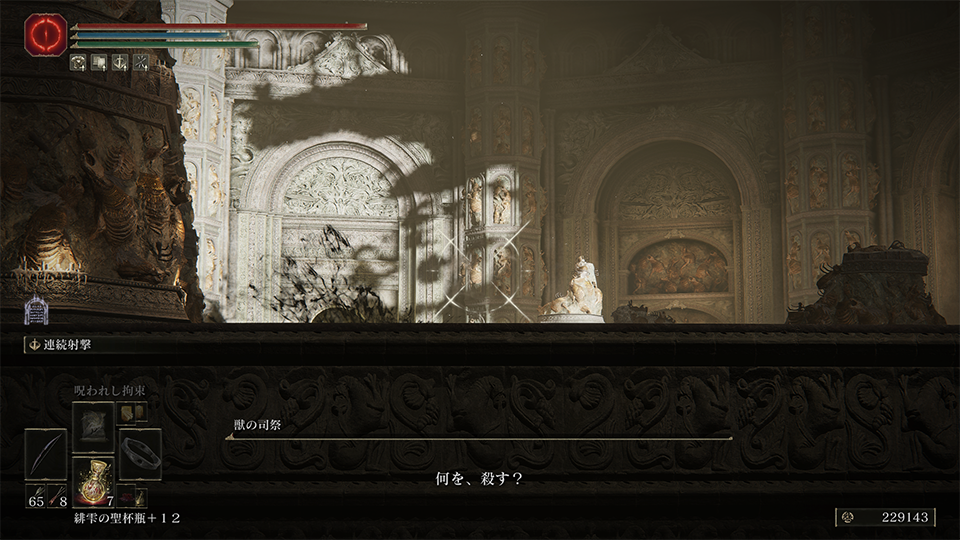The width and height of the screenshot is (960, 540).
Task: Click the red rune emblem beside the health bar
Action: point(46,35)
